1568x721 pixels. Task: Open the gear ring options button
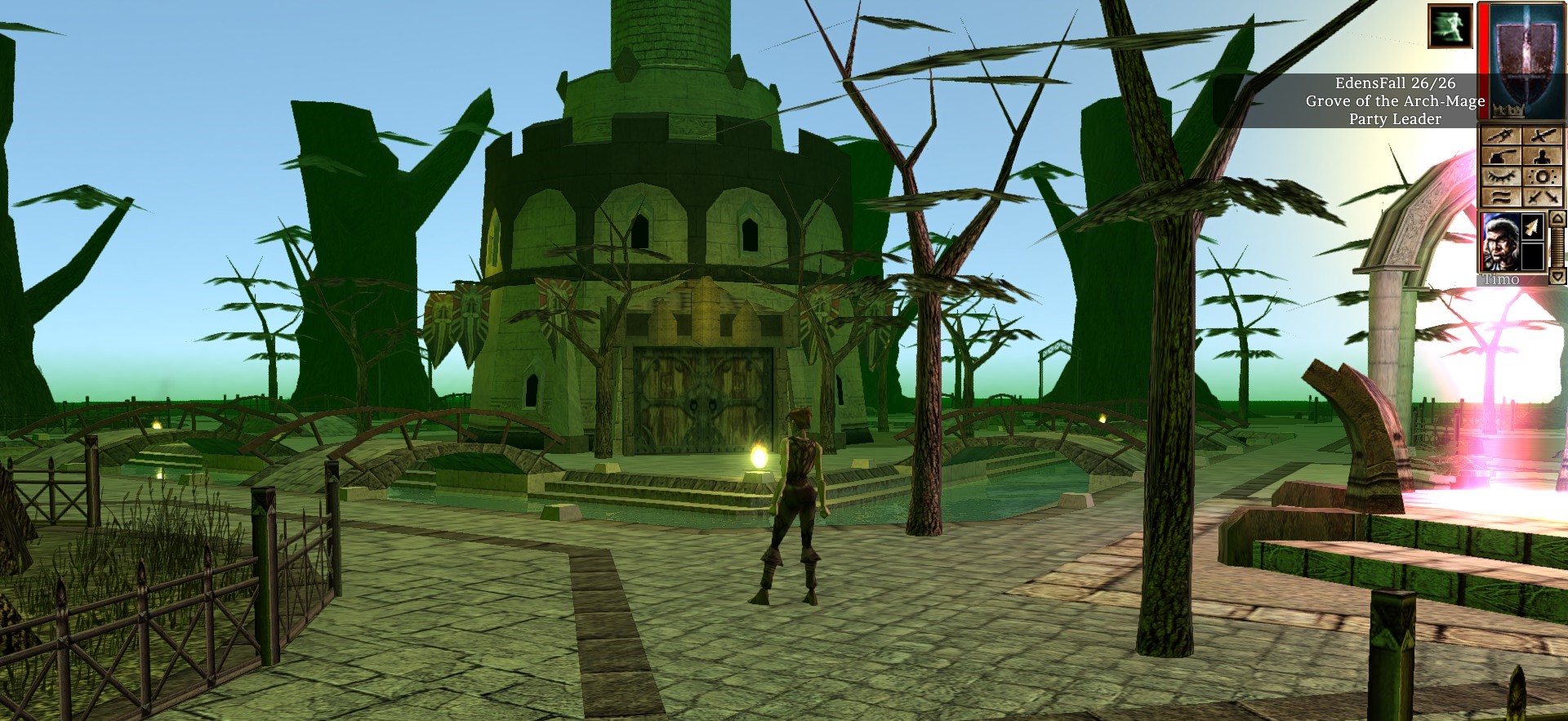(1543, 177)
